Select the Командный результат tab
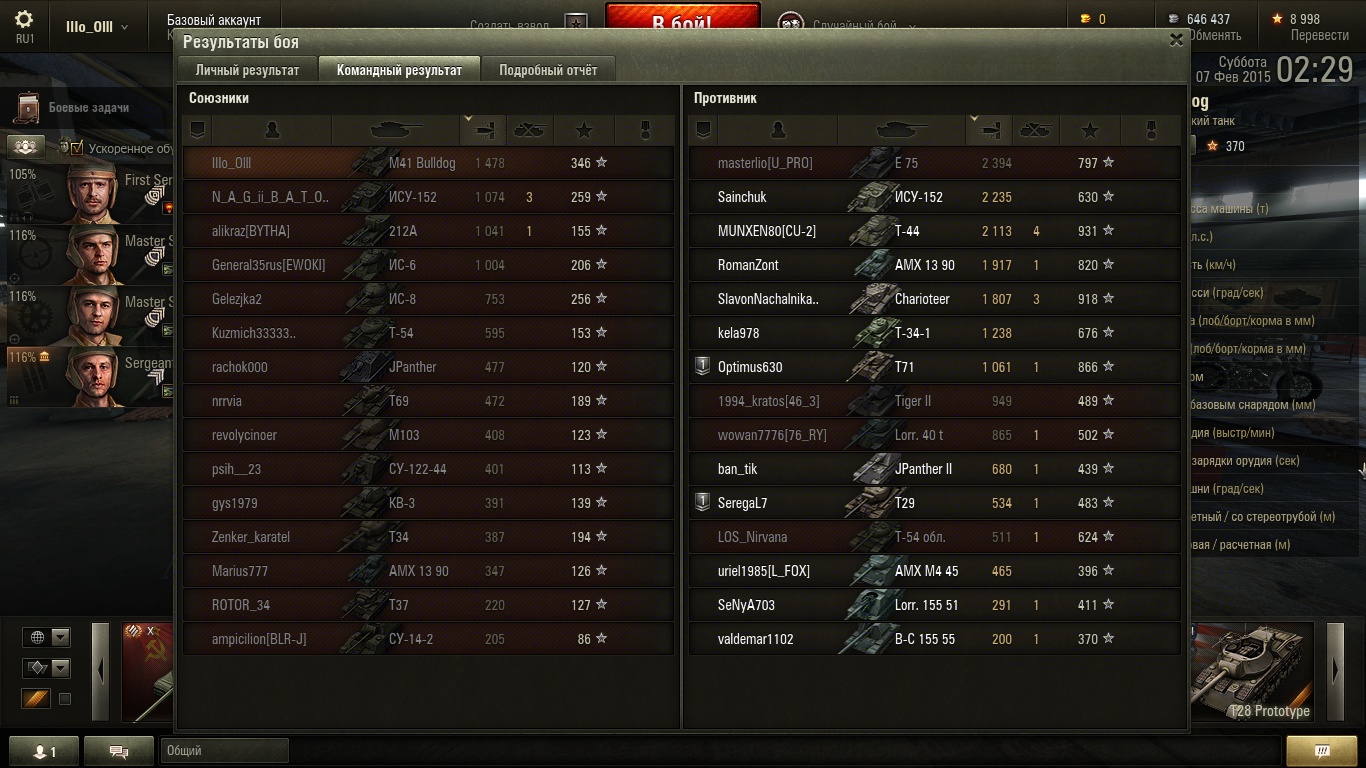 click(399, 70)
